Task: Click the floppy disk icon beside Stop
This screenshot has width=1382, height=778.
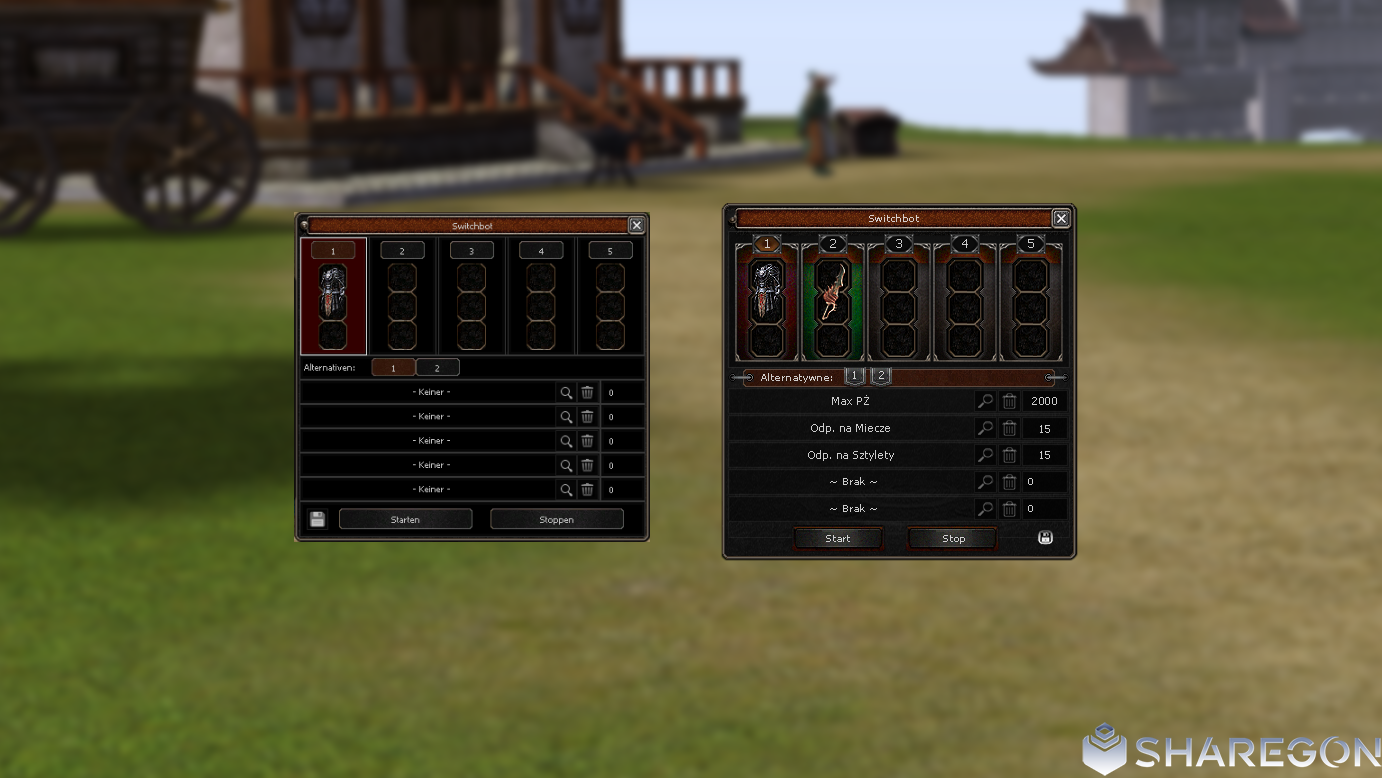Action: [x=1045, y=538]
